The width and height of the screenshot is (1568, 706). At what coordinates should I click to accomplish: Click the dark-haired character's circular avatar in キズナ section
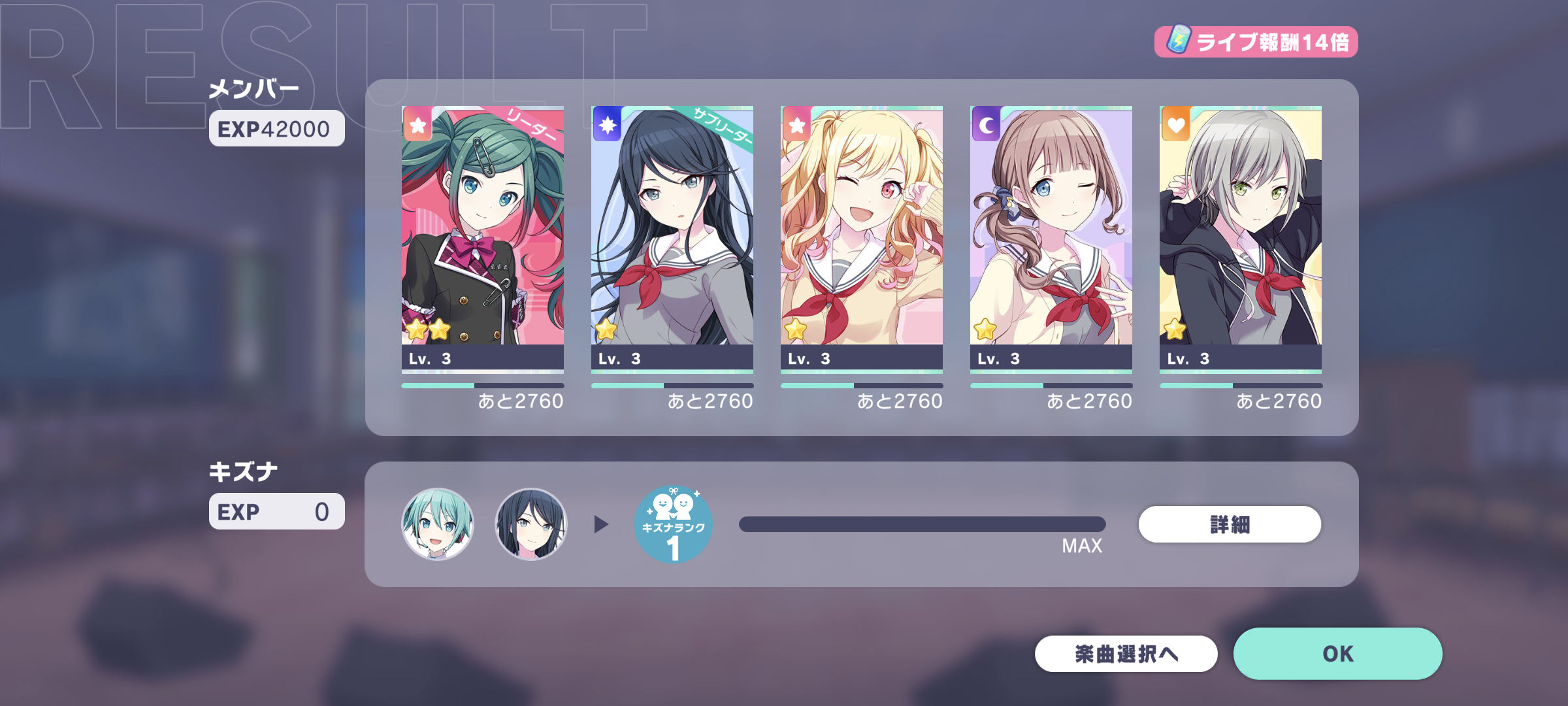tap(529, 524)
